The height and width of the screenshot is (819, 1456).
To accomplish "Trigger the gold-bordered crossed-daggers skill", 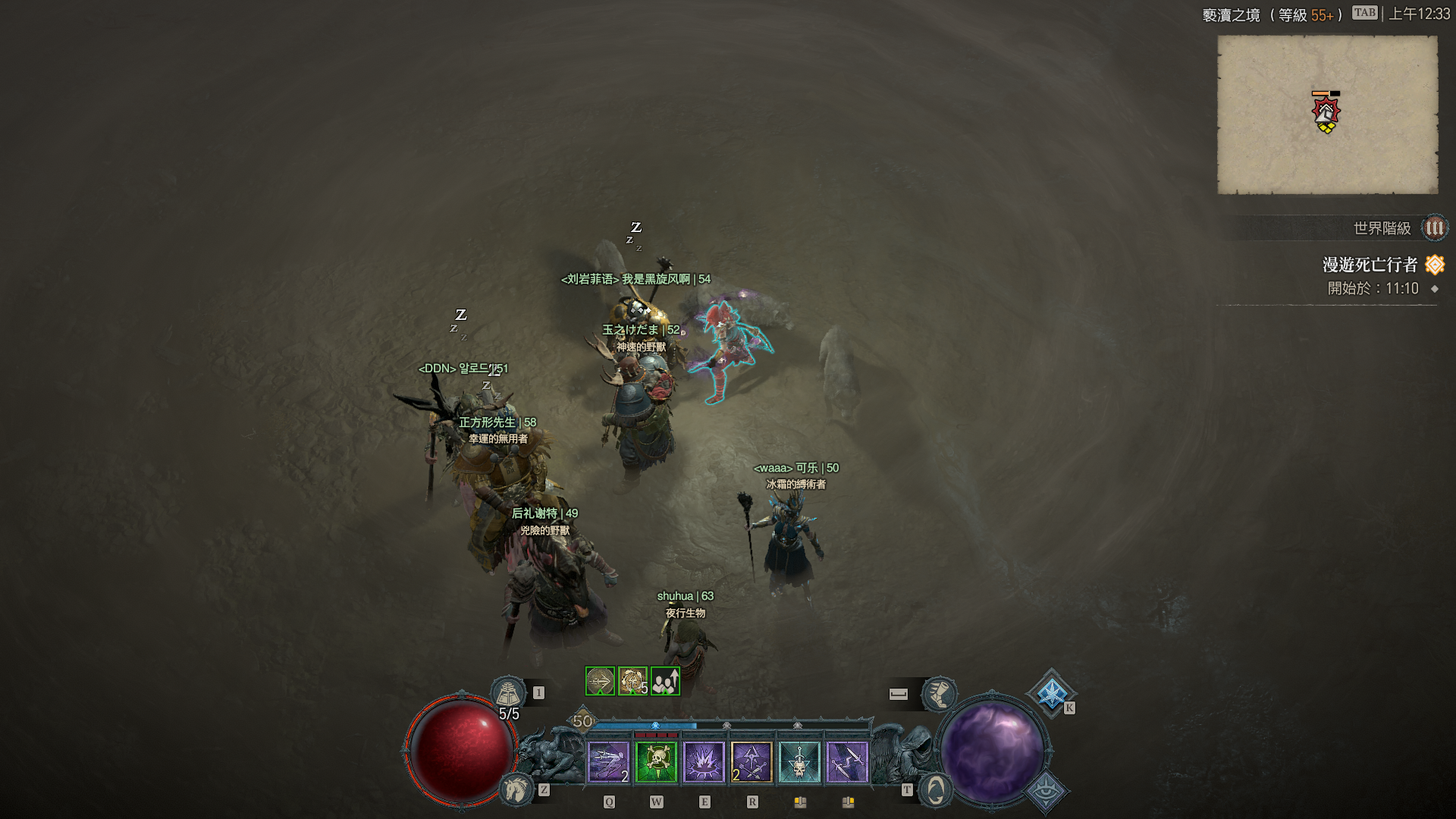I will point(752,761).
